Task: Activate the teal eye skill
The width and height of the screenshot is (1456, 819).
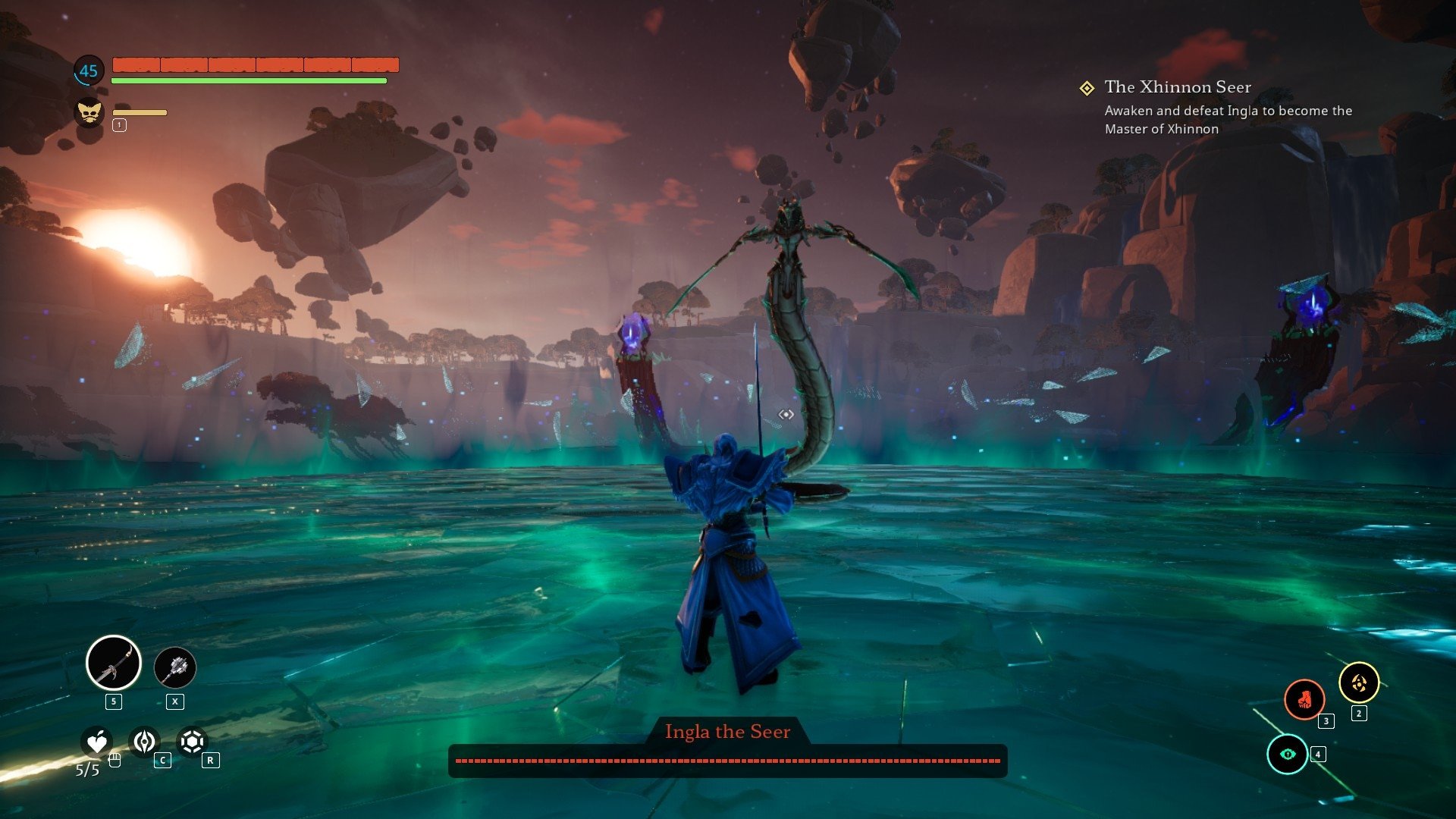Action: 1288,754
